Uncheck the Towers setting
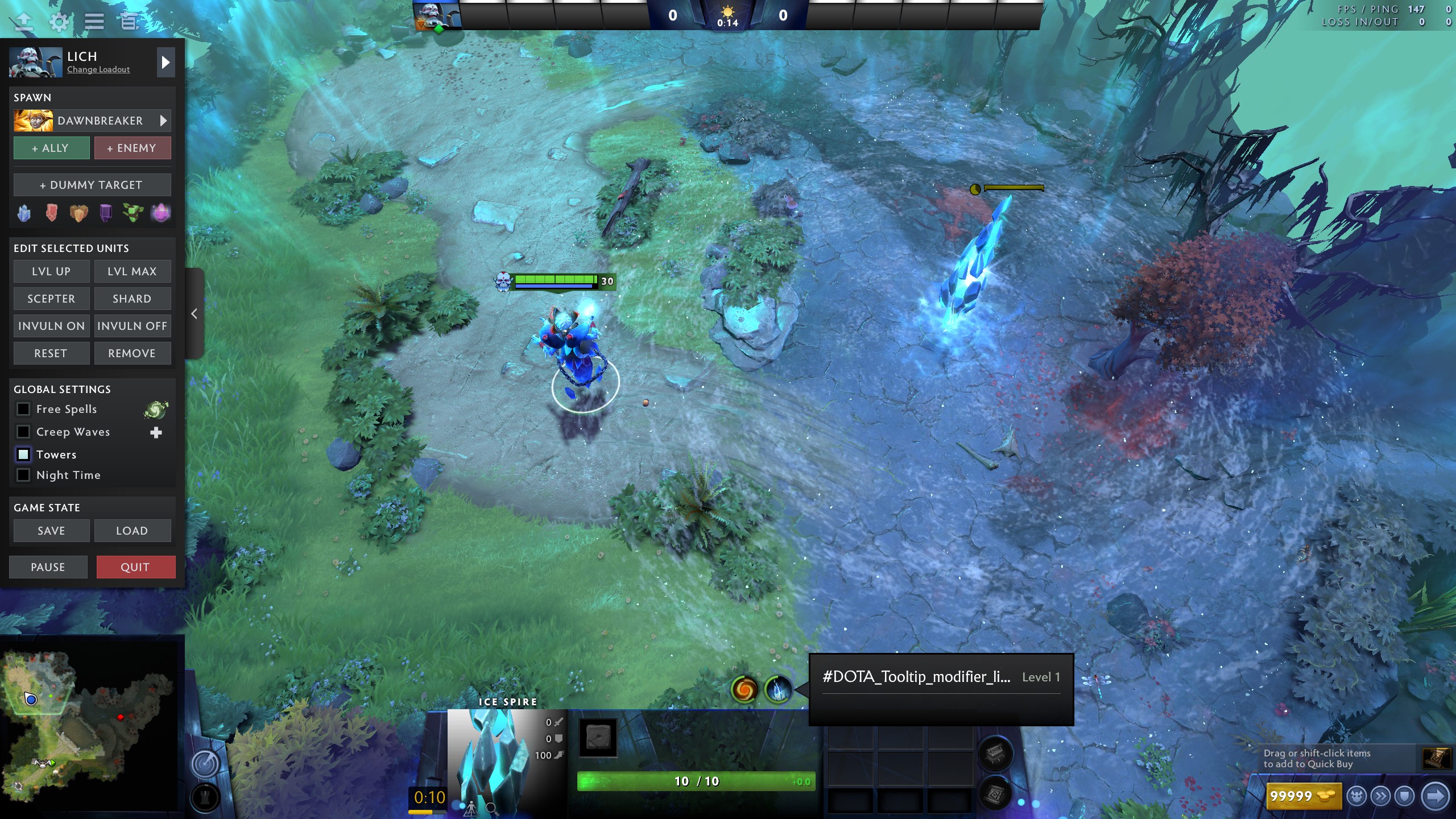This screenshot has height=819, width=1456. click(23, 454)
